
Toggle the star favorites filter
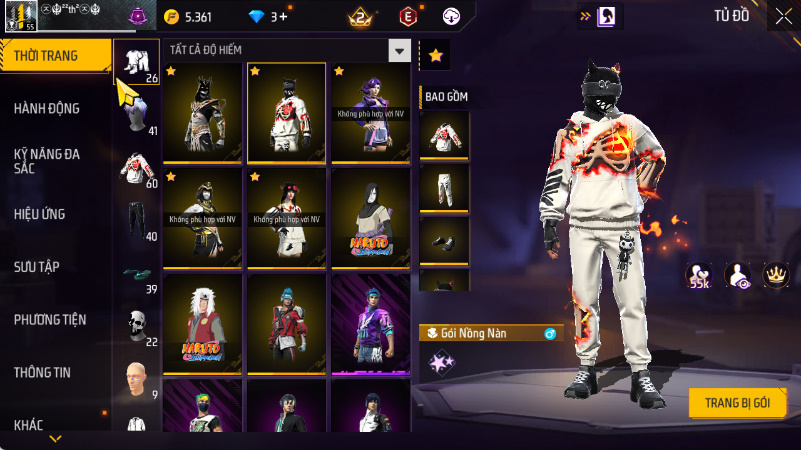tap(435, 55)
